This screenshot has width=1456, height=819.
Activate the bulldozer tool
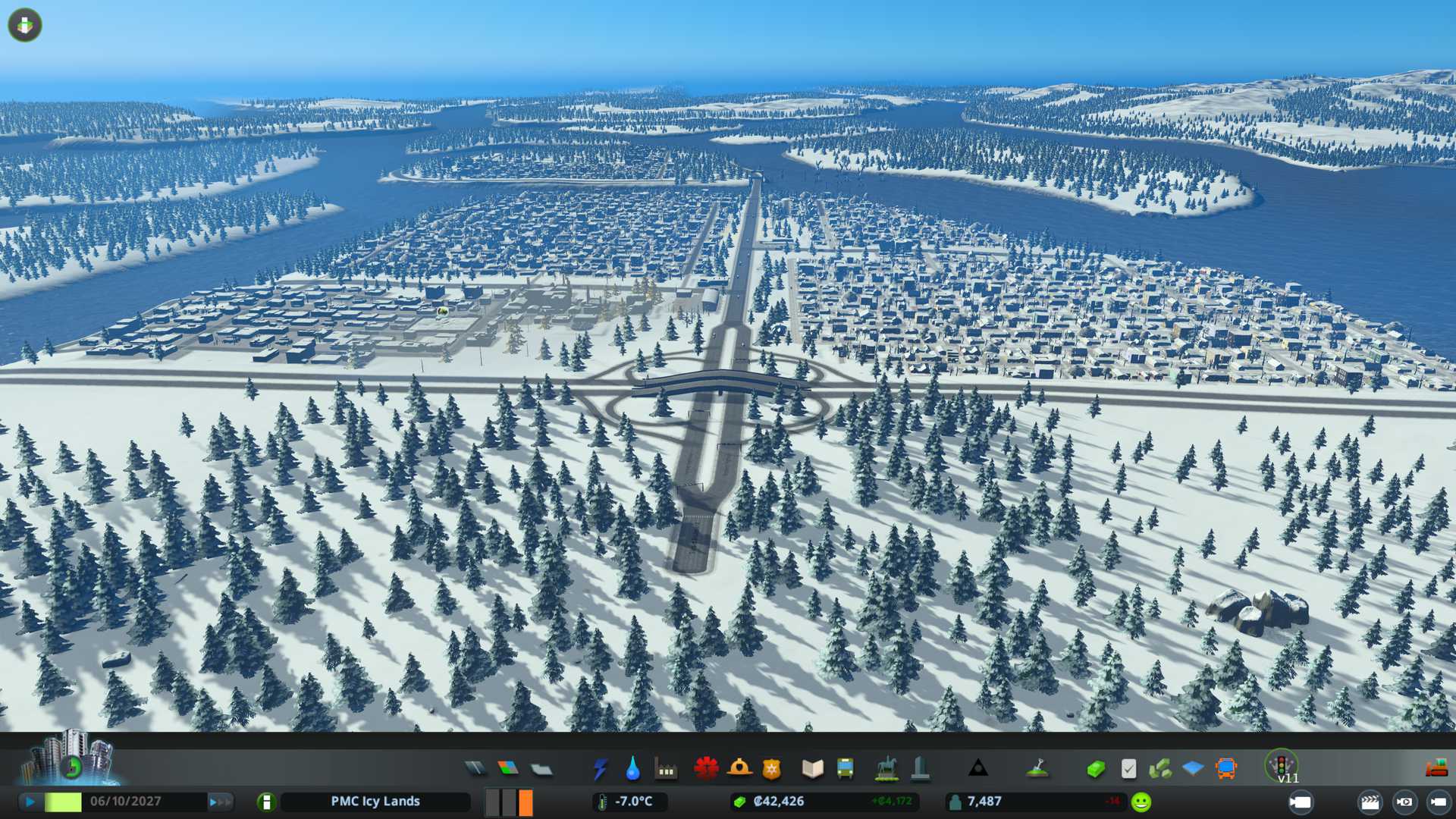[1436, 769]
